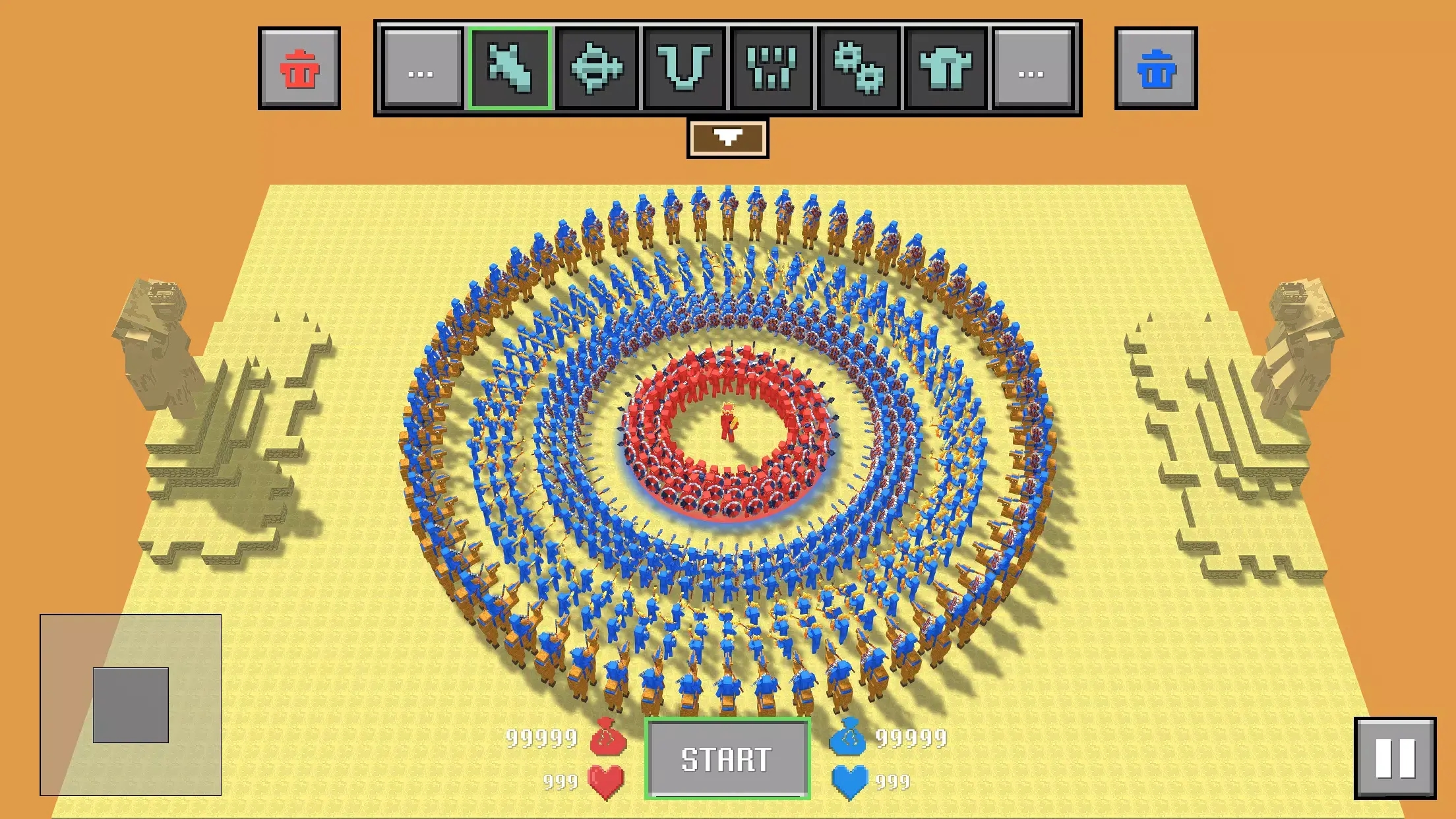Choose the gears machine category
This screenshot has width=1456, height=819.
point(859,69)
